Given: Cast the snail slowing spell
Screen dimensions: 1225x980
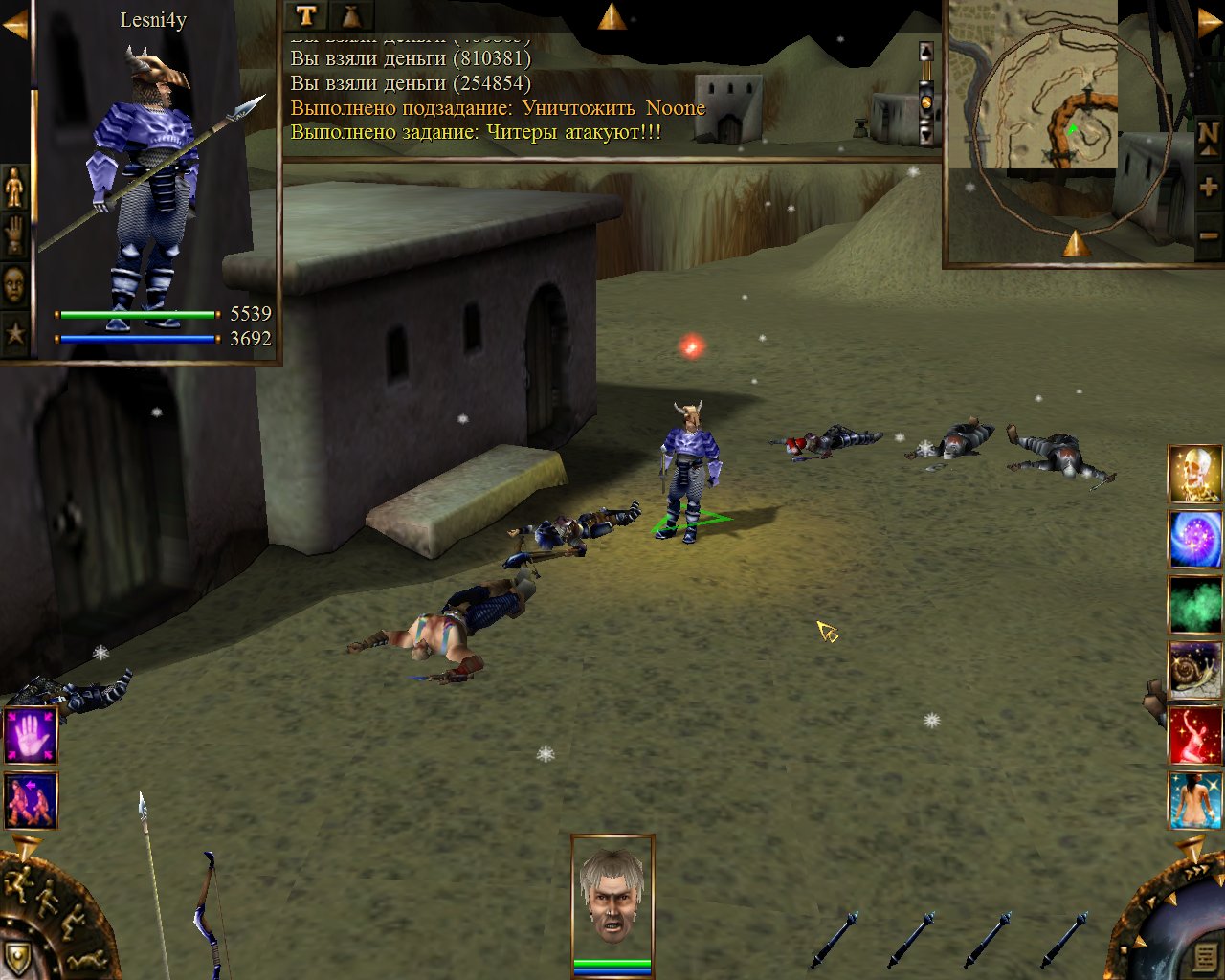Looking at the screenshot, I should (x=1194, y=669).
